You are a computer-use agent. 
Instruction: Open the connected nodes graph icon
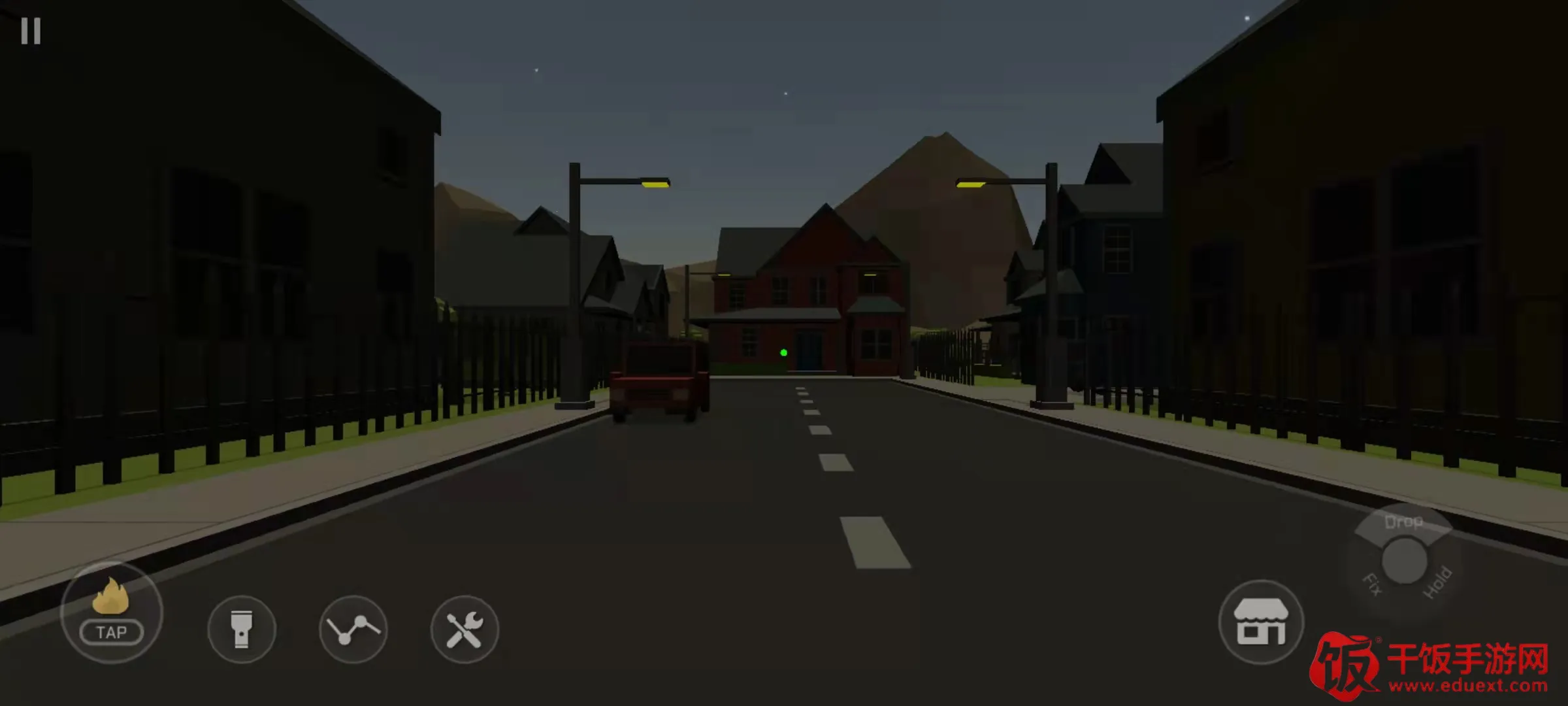(x=353, y=630)
